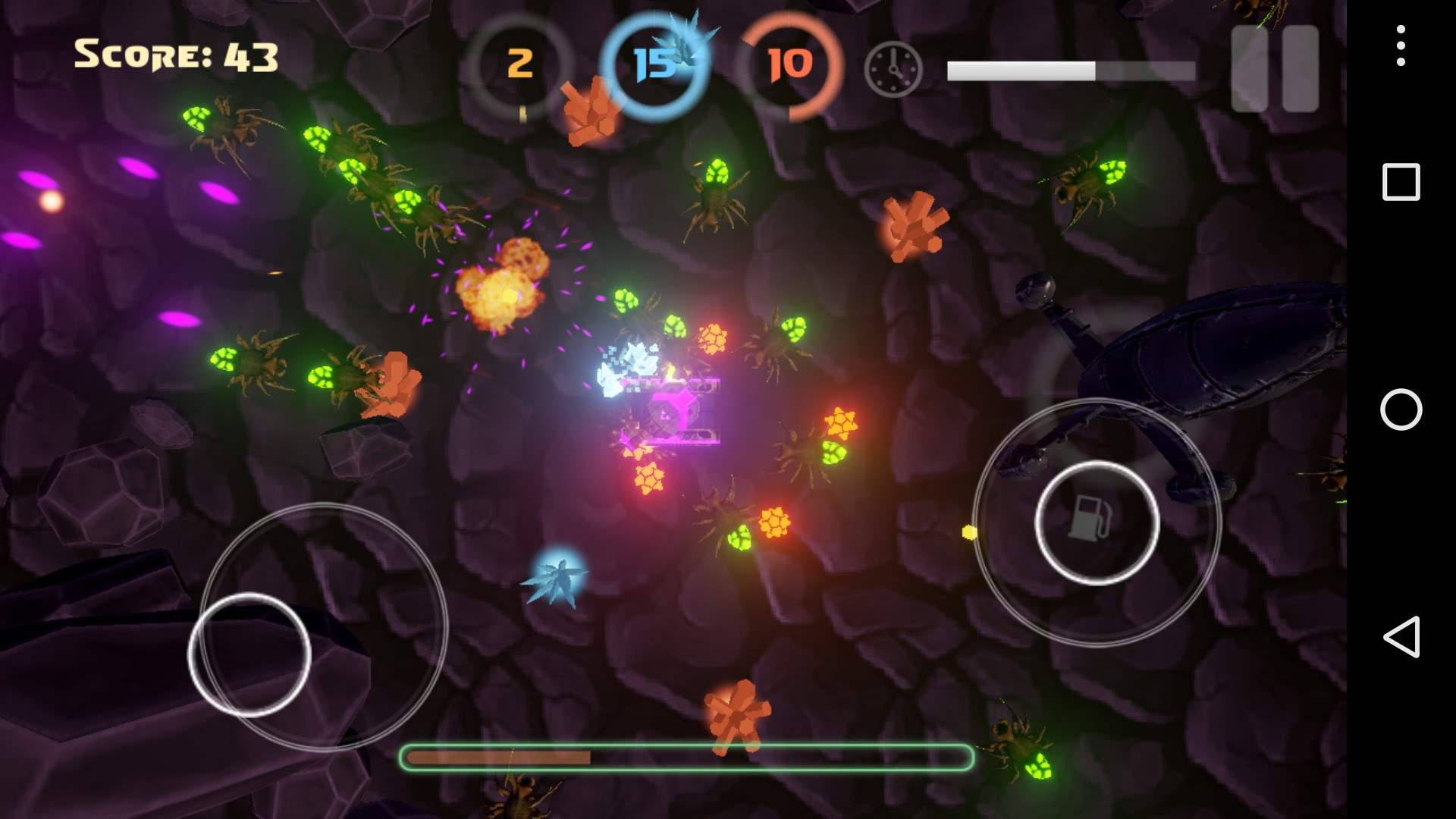The height and width of the screenshot is (819, 1456).
Task: Open the Android three-dot overflow menu
Action: [1401, 45]
